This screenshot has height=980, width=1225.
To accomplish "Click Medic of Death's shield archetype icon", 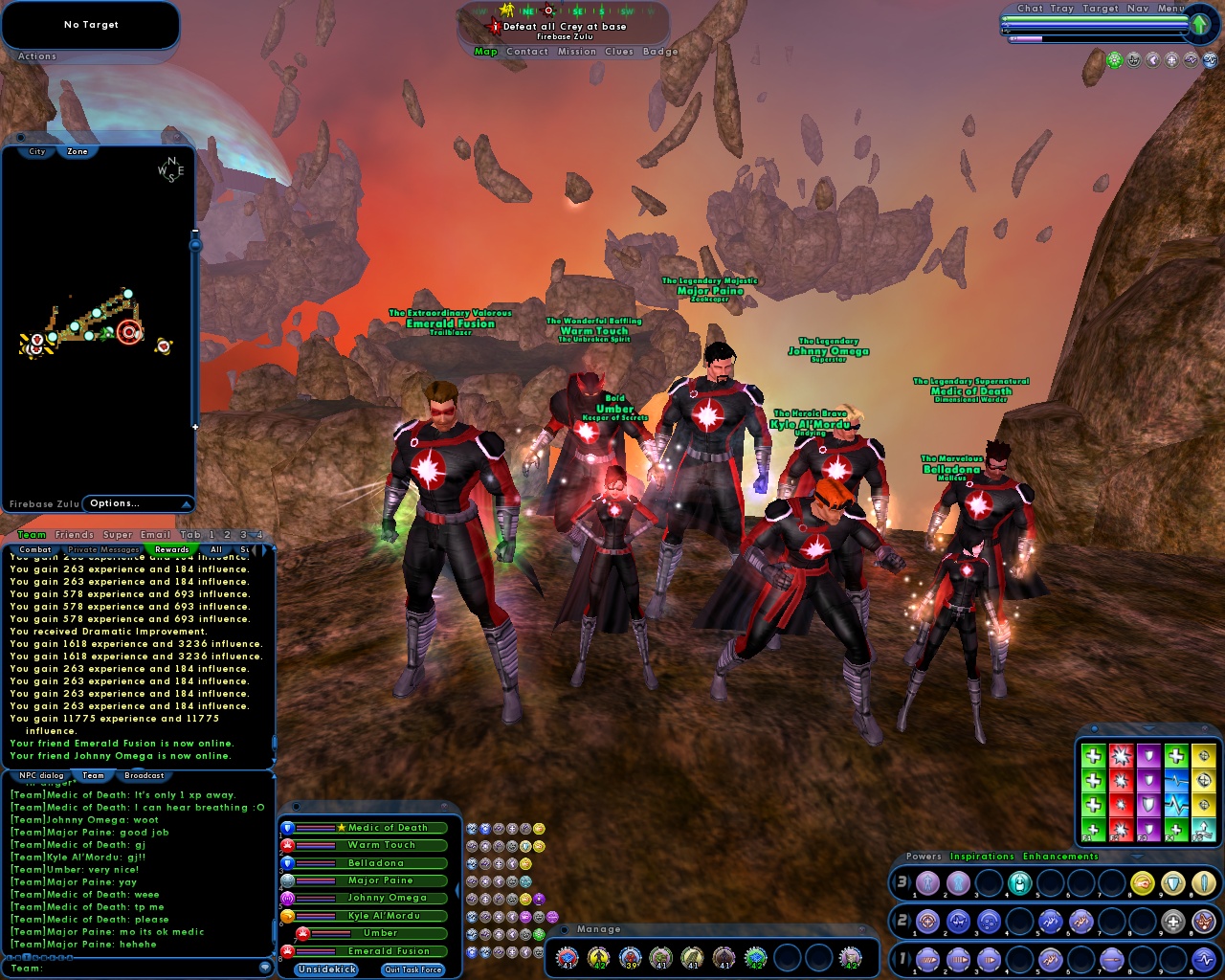I will (287, 828).
